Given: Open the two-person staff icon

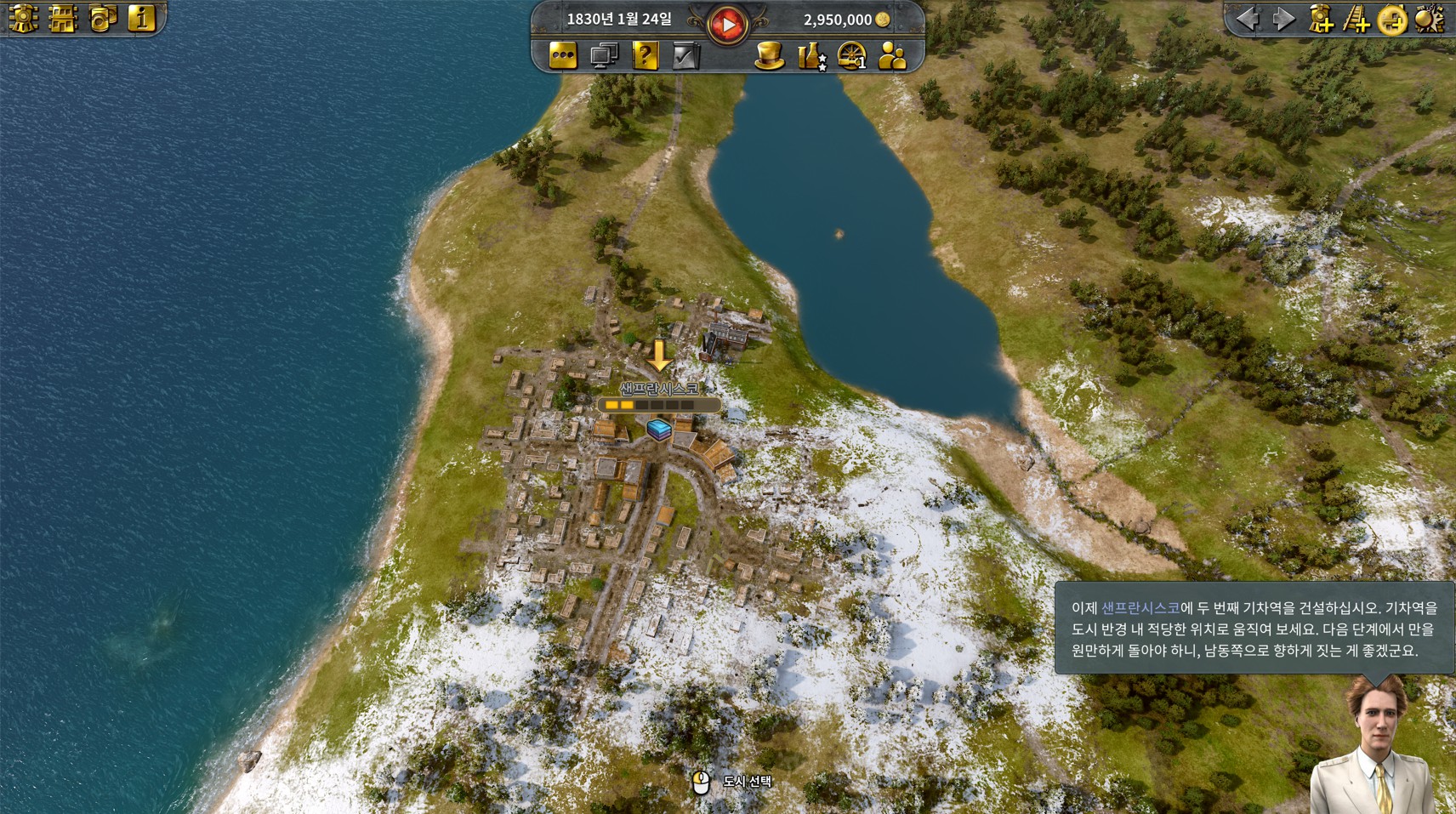Looking at the screenshot, I should pos(892,56).
